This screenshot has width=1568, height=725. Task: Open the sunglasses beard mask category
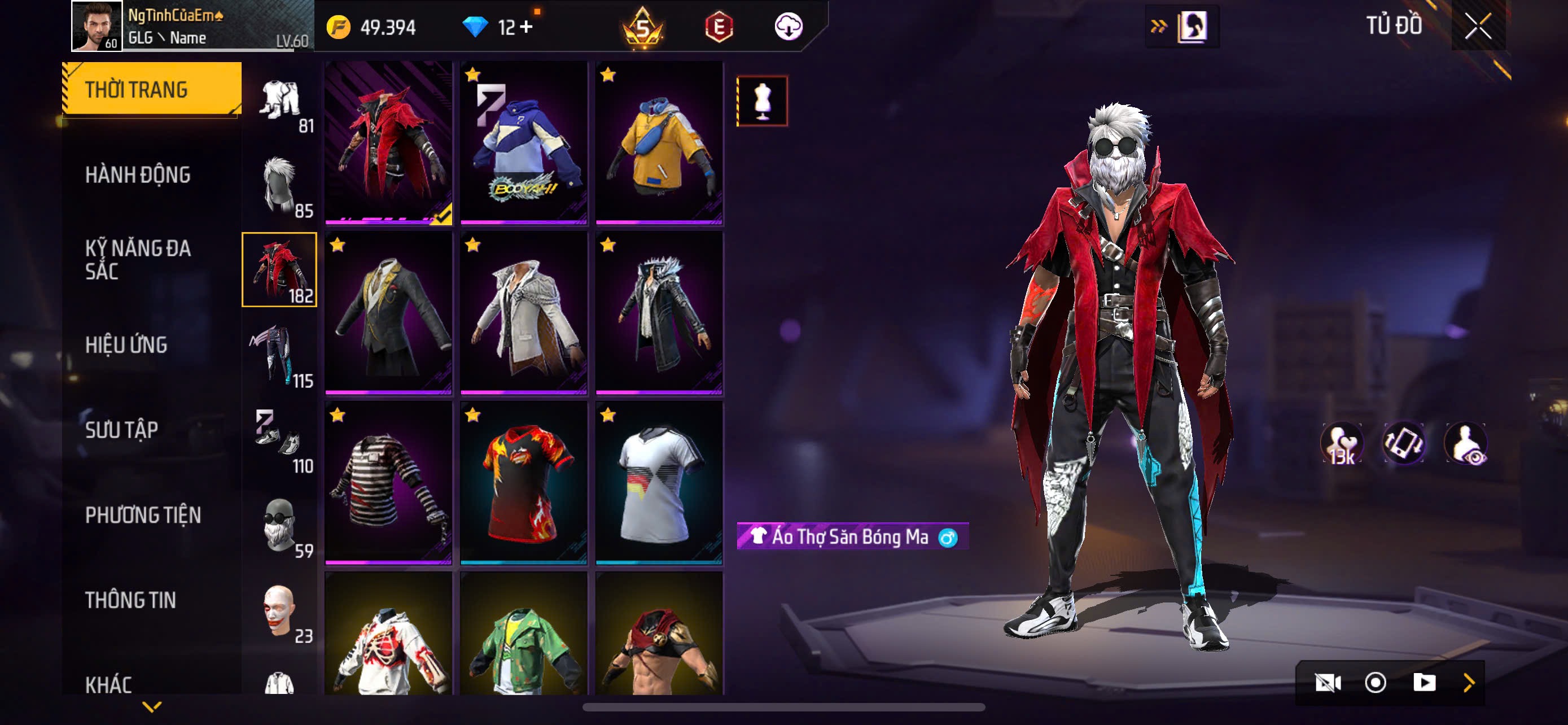pos(279,525)
